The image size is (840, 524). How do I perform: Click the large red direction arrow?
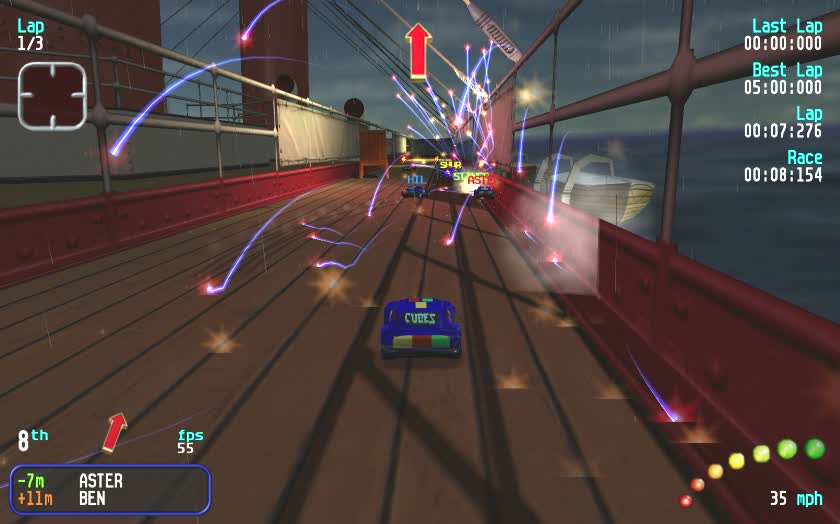tap(418, 50)
